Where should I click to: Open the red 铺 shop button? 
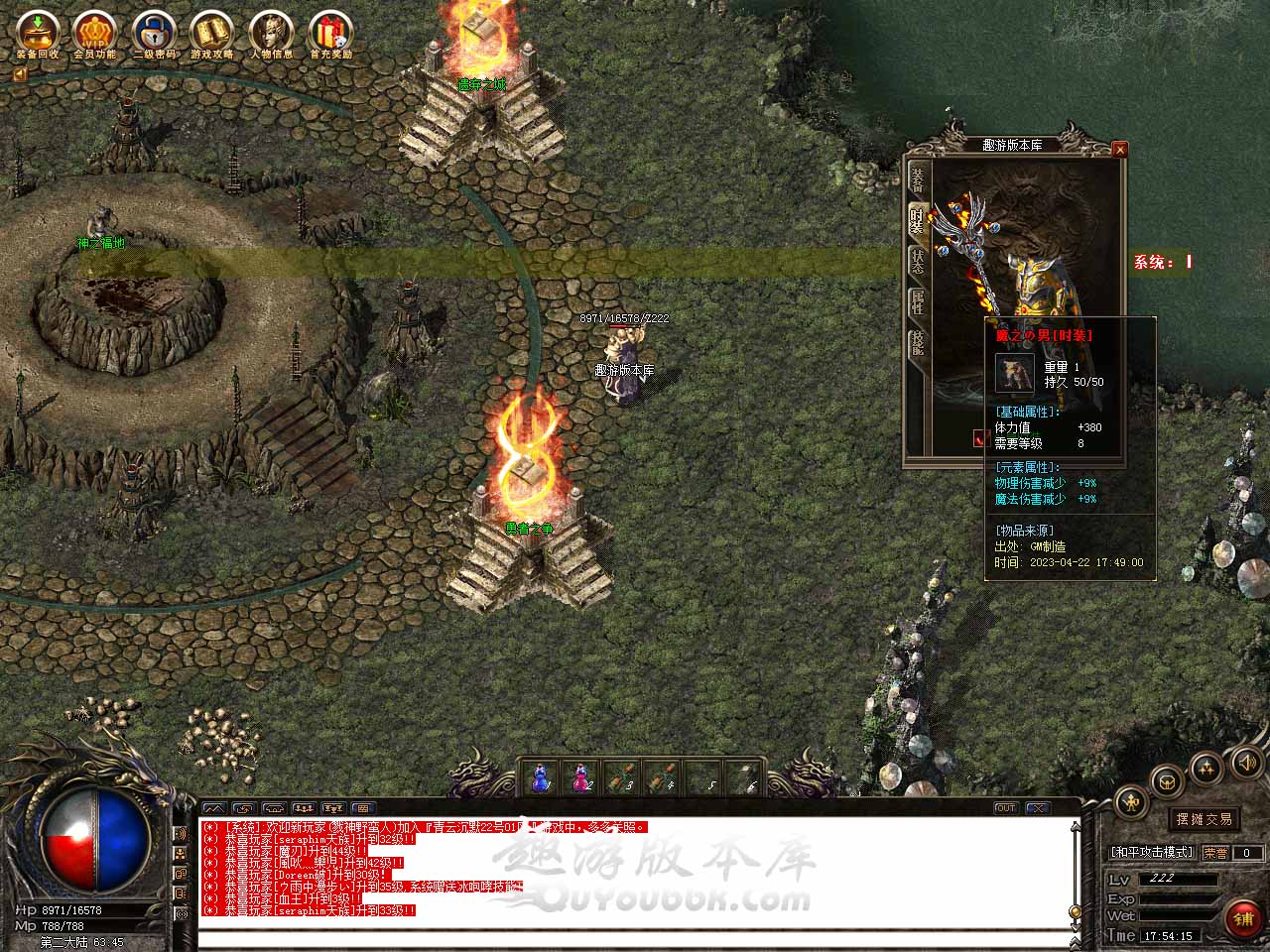(1243, 918)
